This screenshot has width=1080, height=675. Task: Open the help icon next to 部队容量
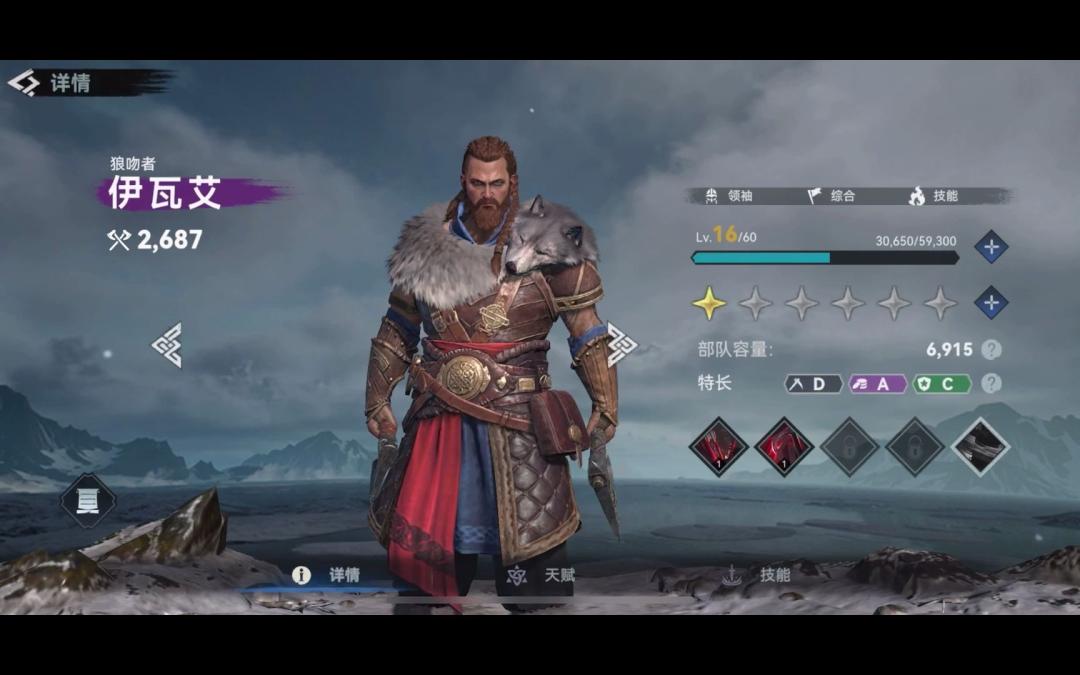click(x=991, y=349)
